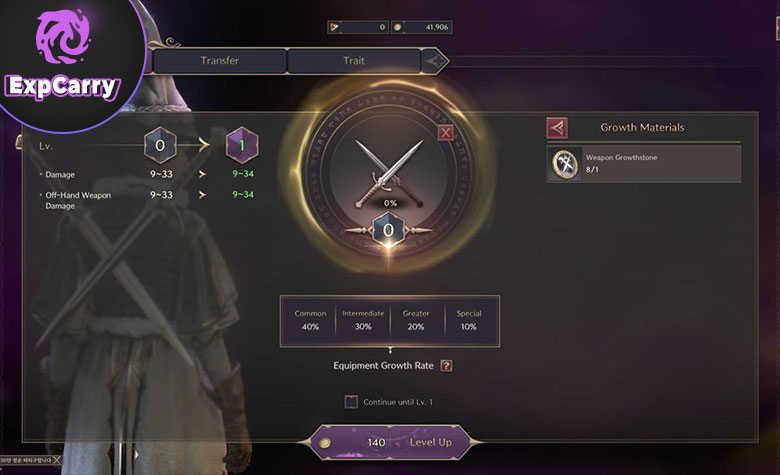Remove the weapon using the red X
The width and height of the screenshot is (780, 475).
[x=446, y=132]
